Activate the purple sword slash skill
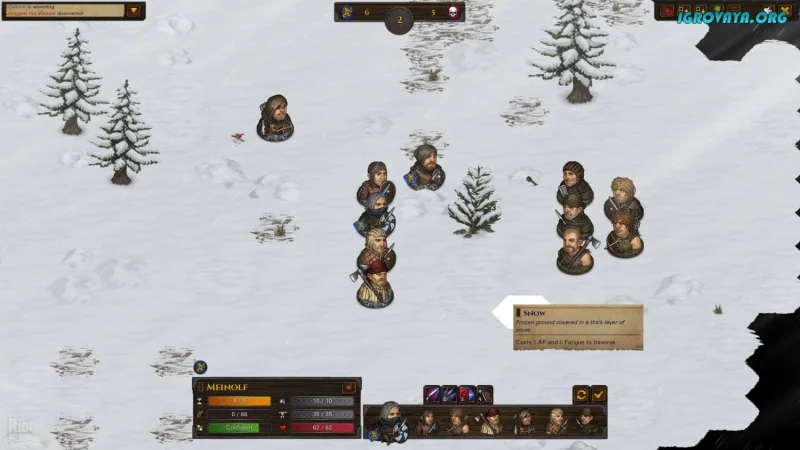800x450 pixels. (x=432, y=394)
